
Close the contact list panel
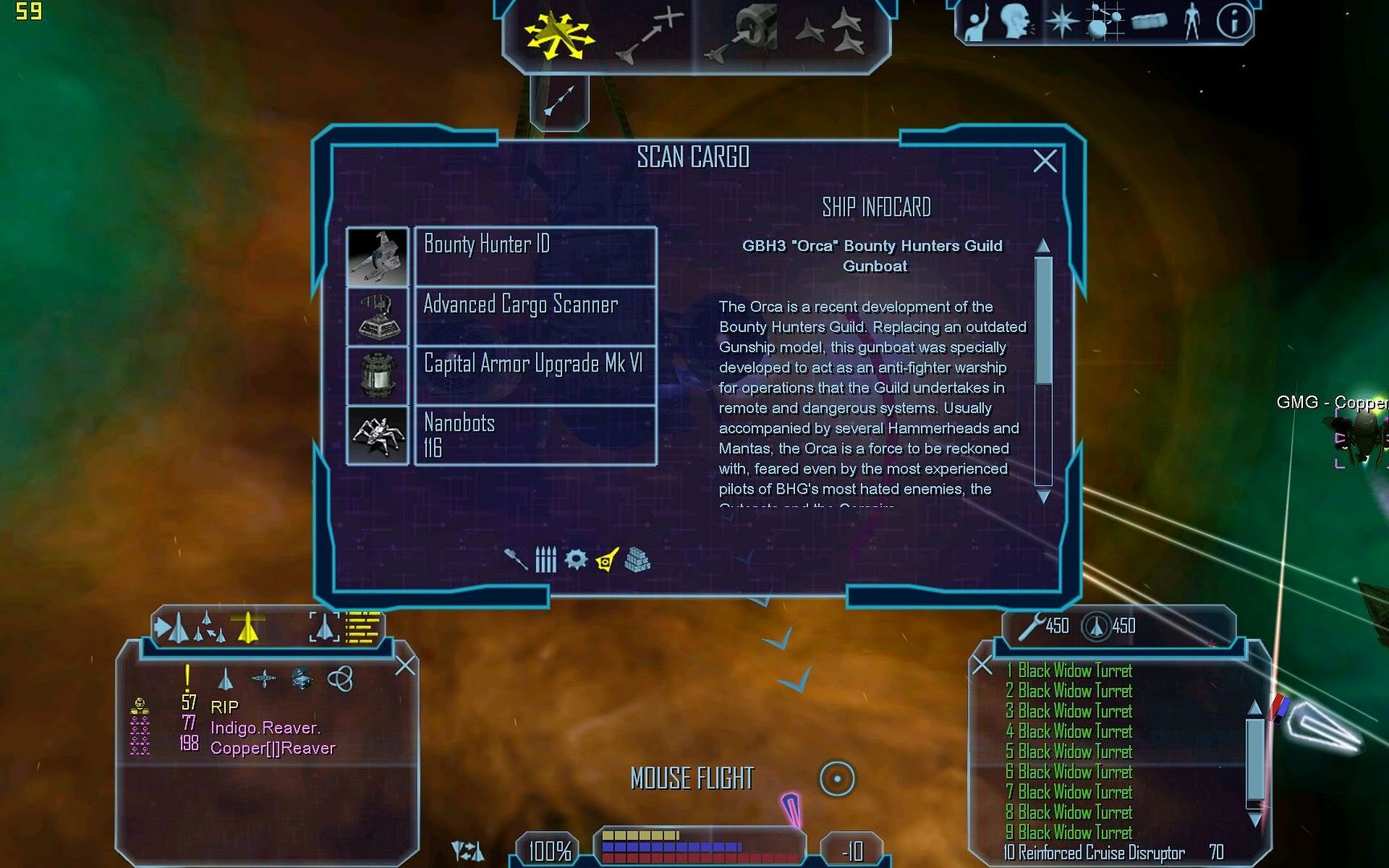pos(405,665)
